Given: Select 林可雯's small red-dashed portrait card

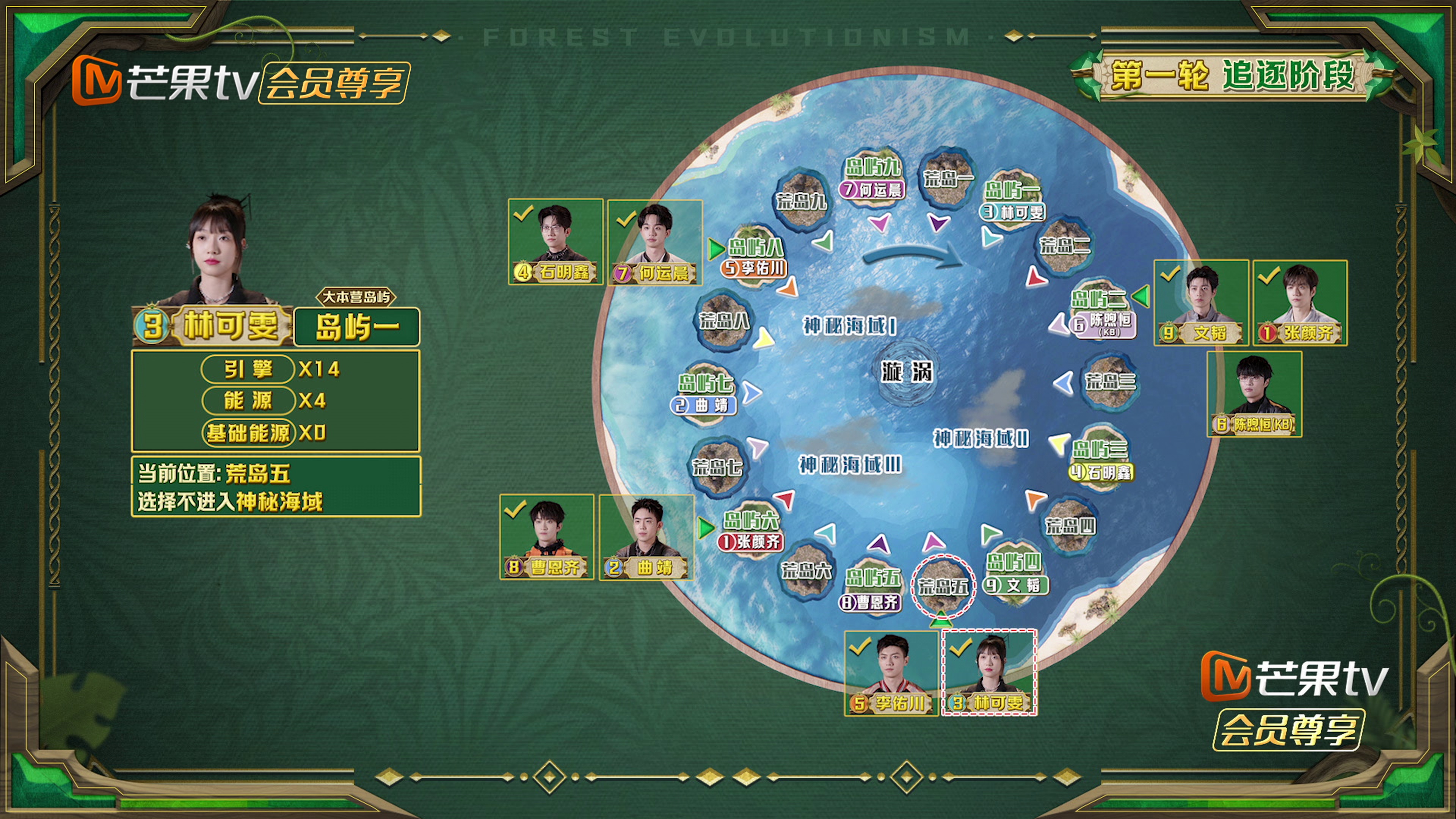Looking at the screenshot, I should point(989,673).
